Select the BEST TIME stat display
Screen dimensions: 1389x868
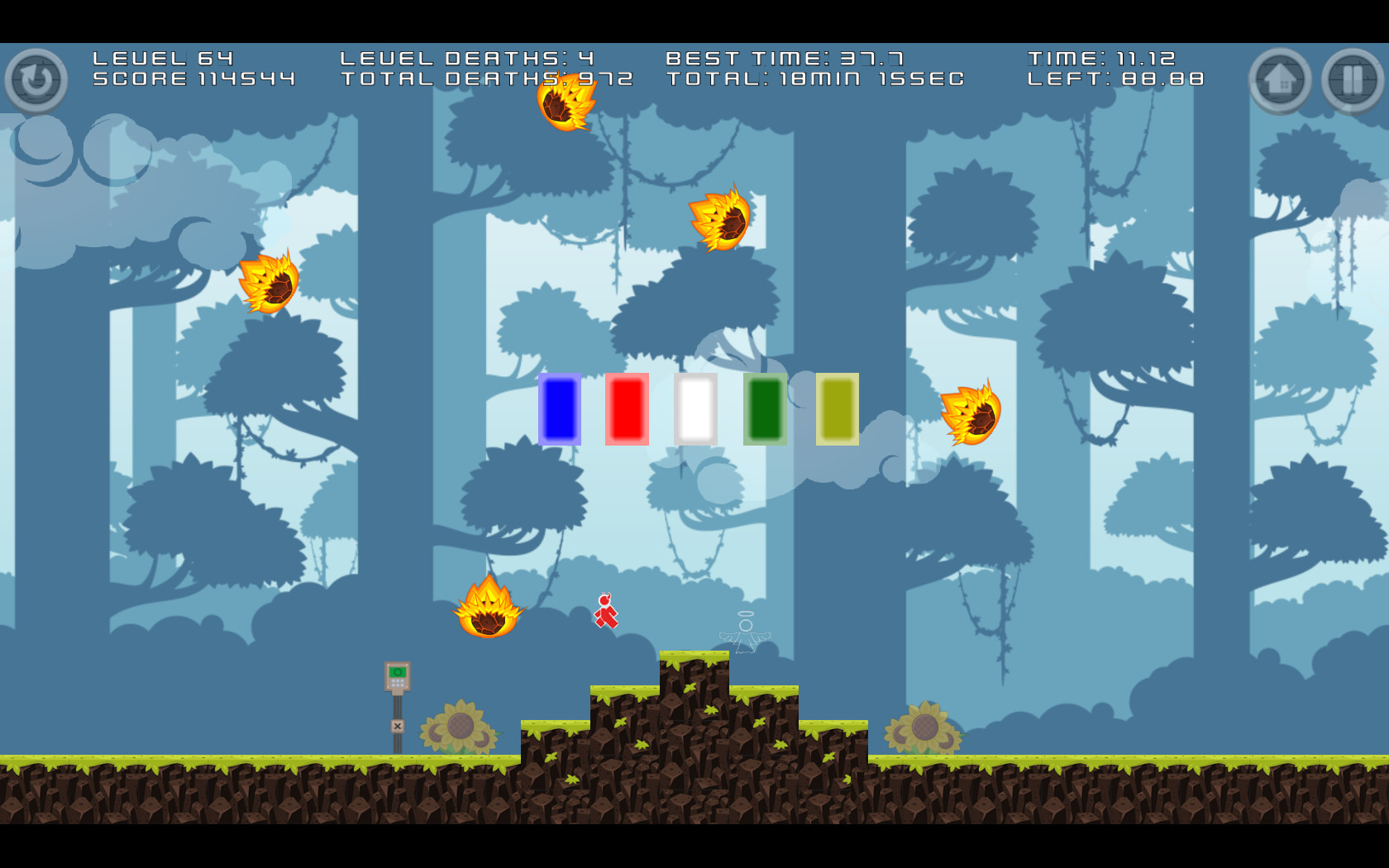pos(784,58)
